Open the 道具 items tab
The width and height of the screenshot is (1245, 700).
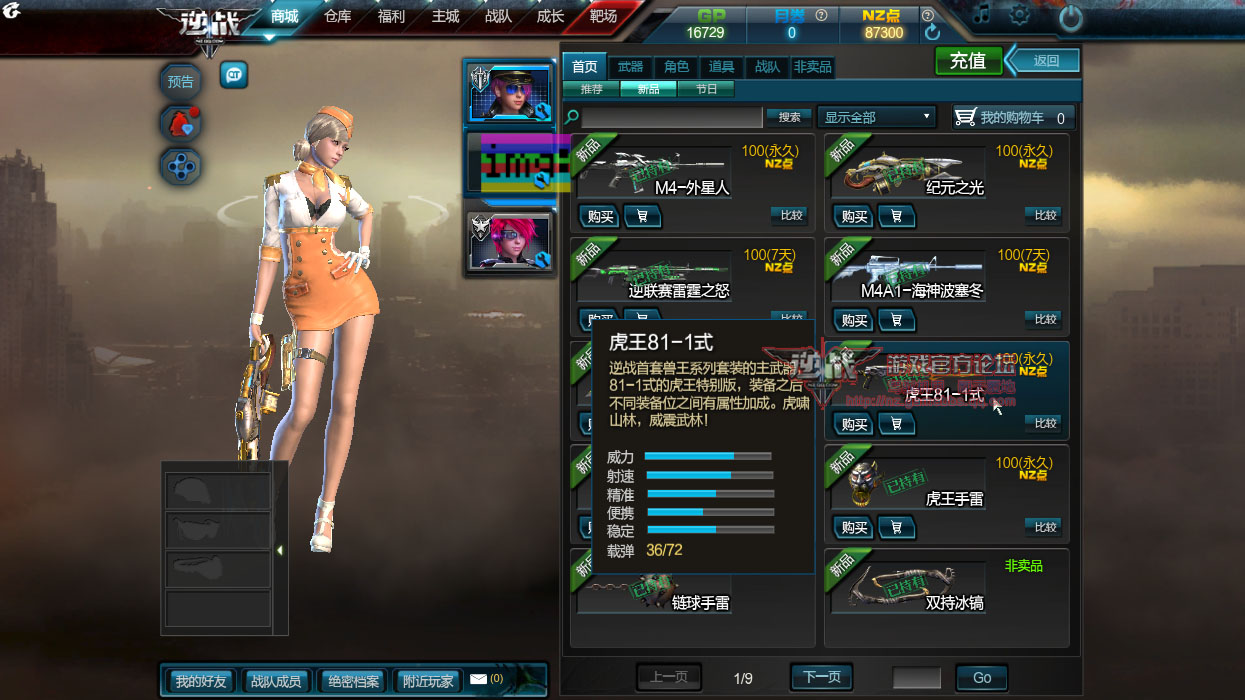pyautogui.click(x=721, y=67)
